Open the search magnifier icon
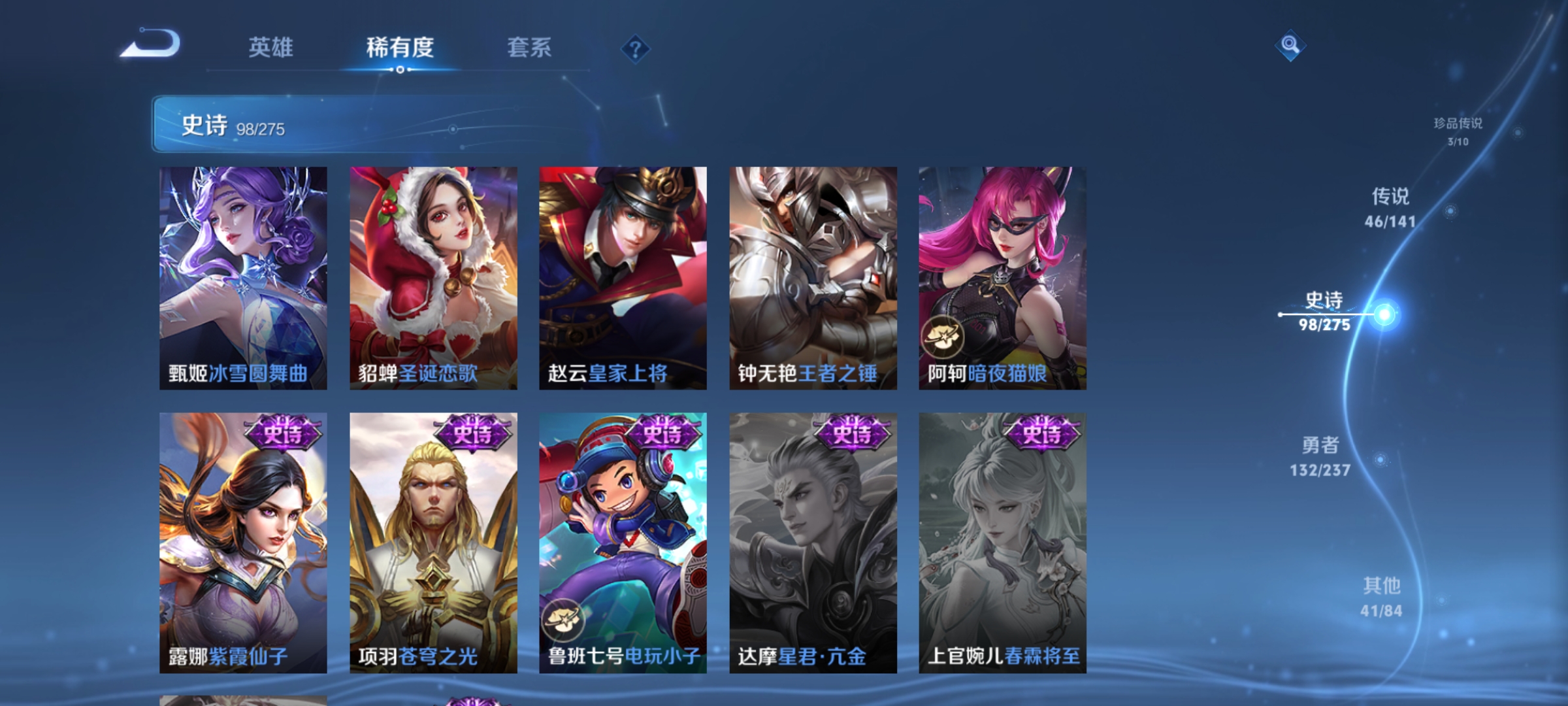The image size is (1568, 706). click(x=1289, y=46)
